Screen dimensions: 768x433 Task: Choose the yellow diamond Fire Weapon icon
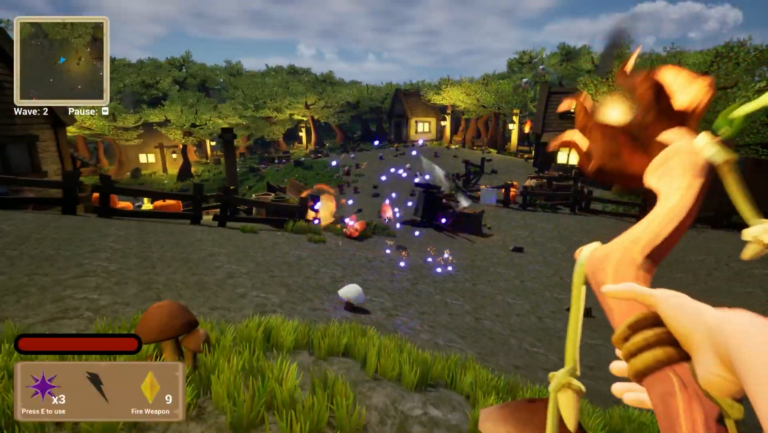coord(150,387)
